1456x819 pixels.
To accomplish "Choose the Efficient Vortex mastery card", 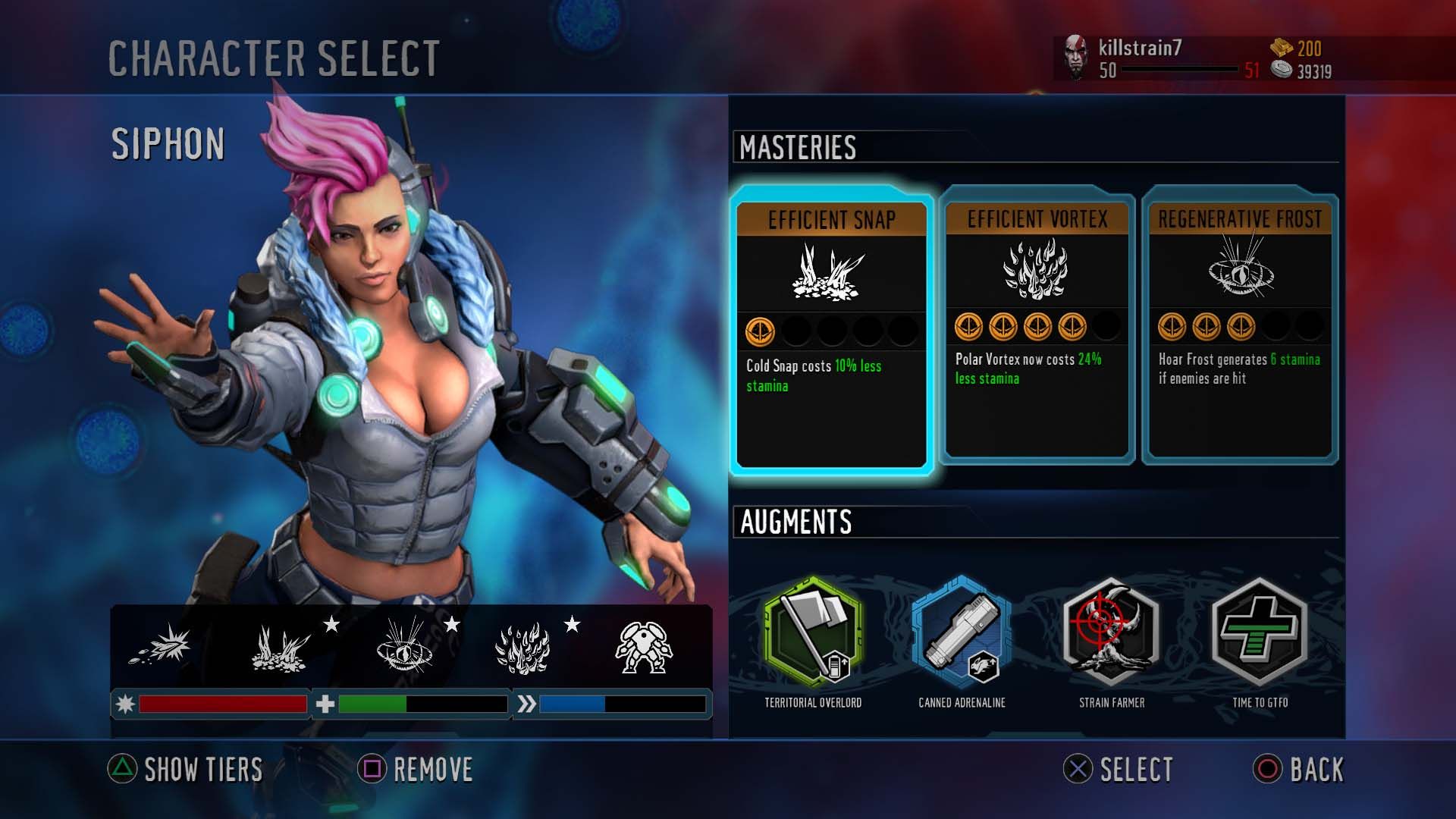I will click(1037, 326).
